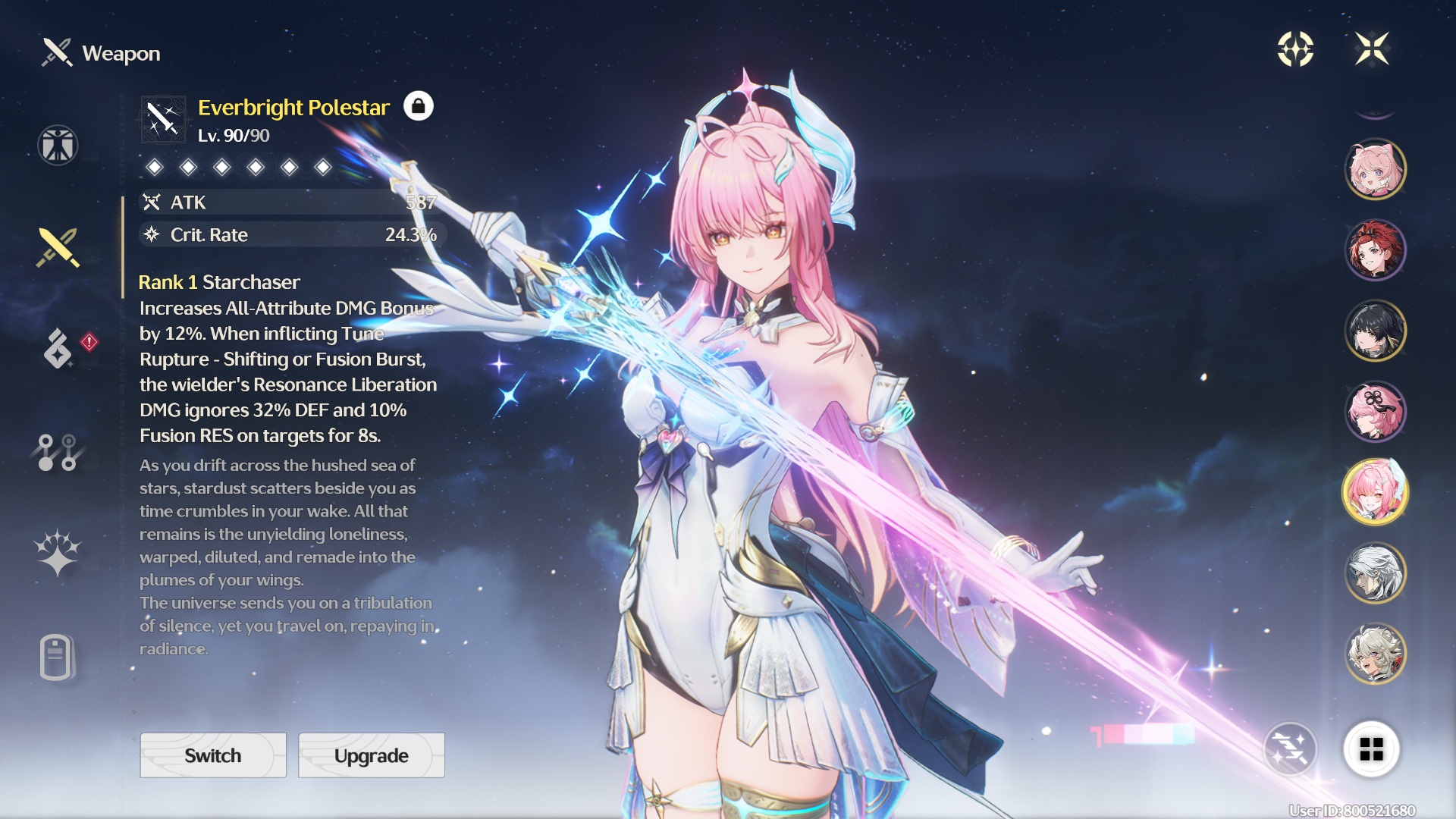This screenshot has height=819, width=1456.
Task: Open the weapon Upgrade screen
Action: tap(371, 755)
